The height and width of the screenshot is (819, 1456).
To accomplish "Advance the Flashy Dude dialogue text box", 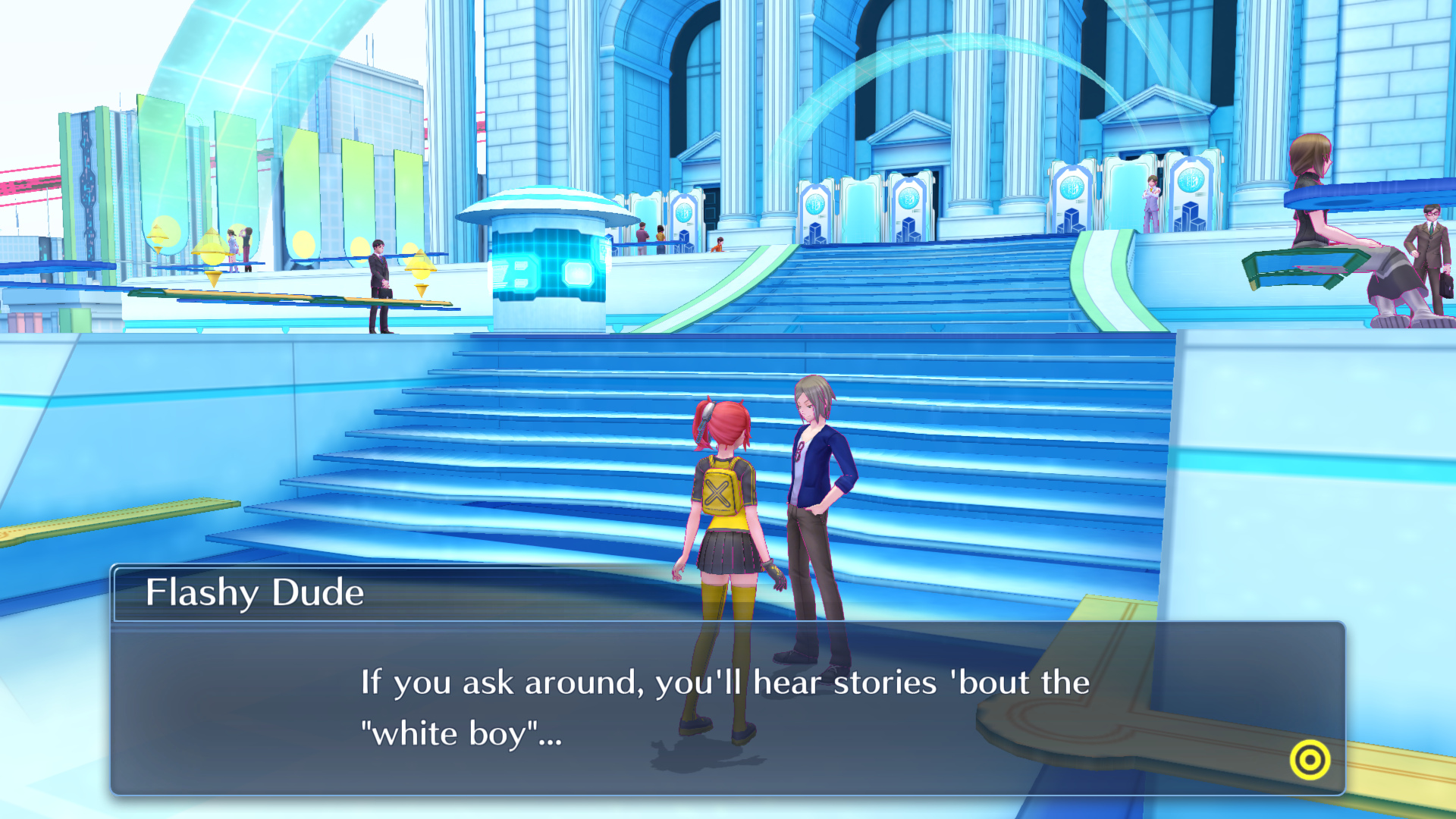I will (726, 707).
